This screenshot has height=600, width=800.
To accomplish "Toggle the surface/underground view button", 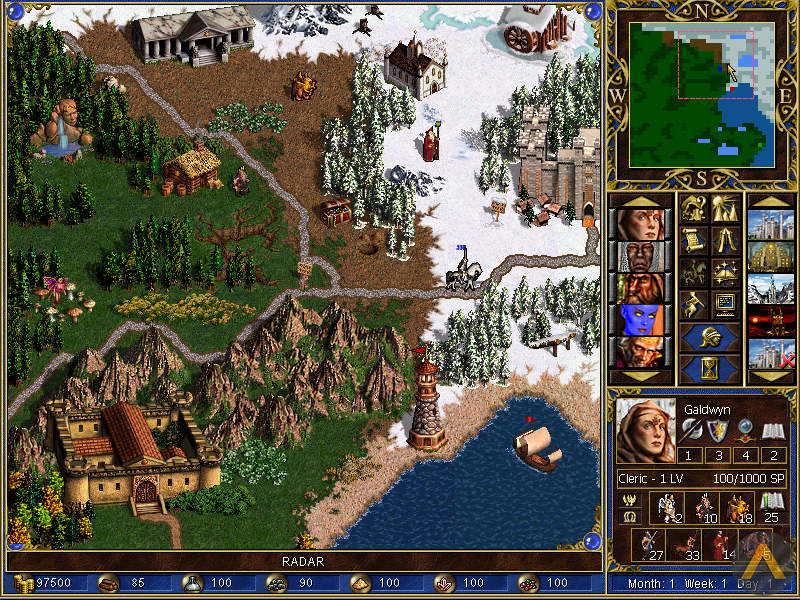I will pyautogui.click(x=725, y=209).
